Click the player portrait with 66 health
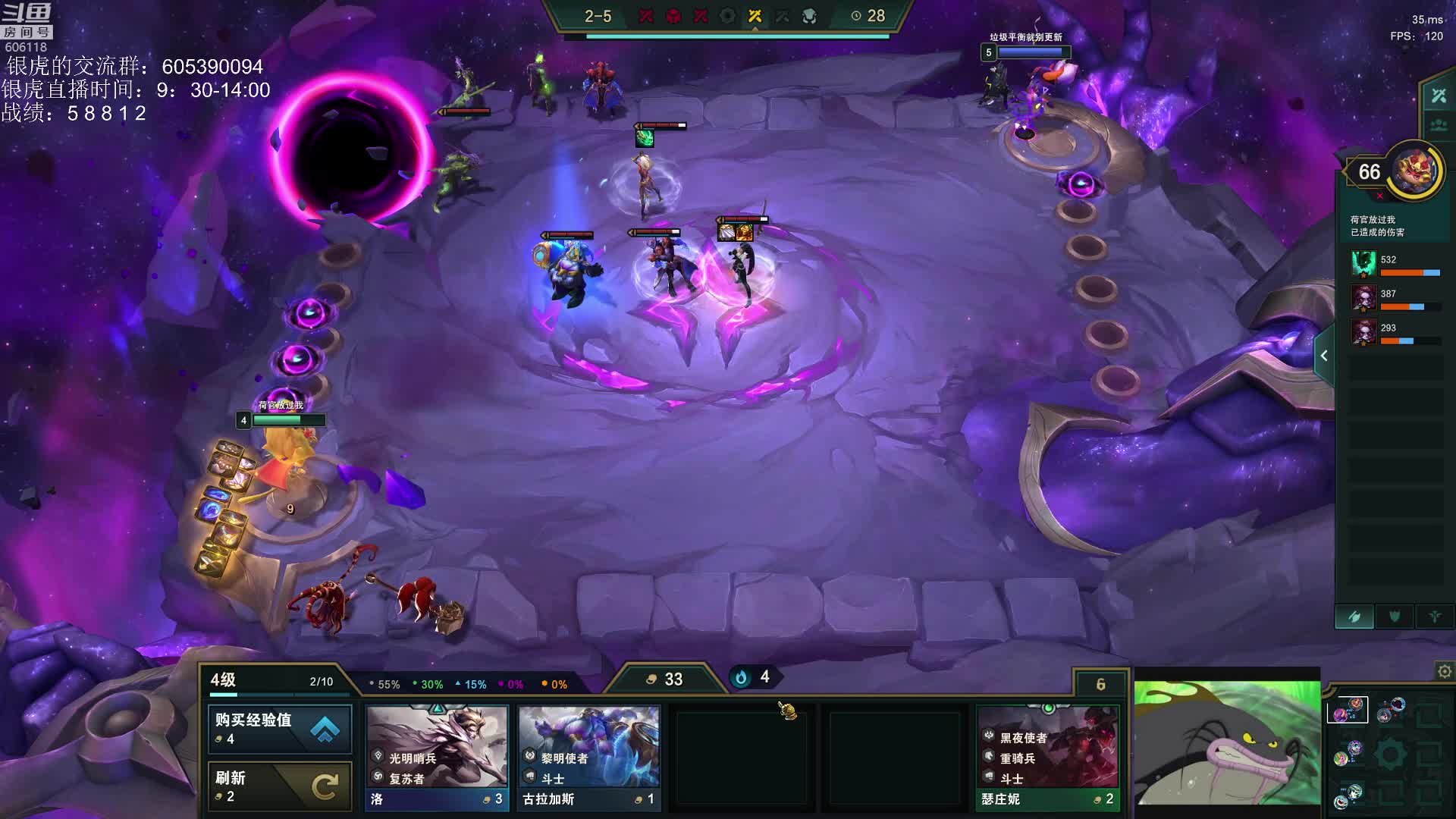 click(x=1417, y=170)
